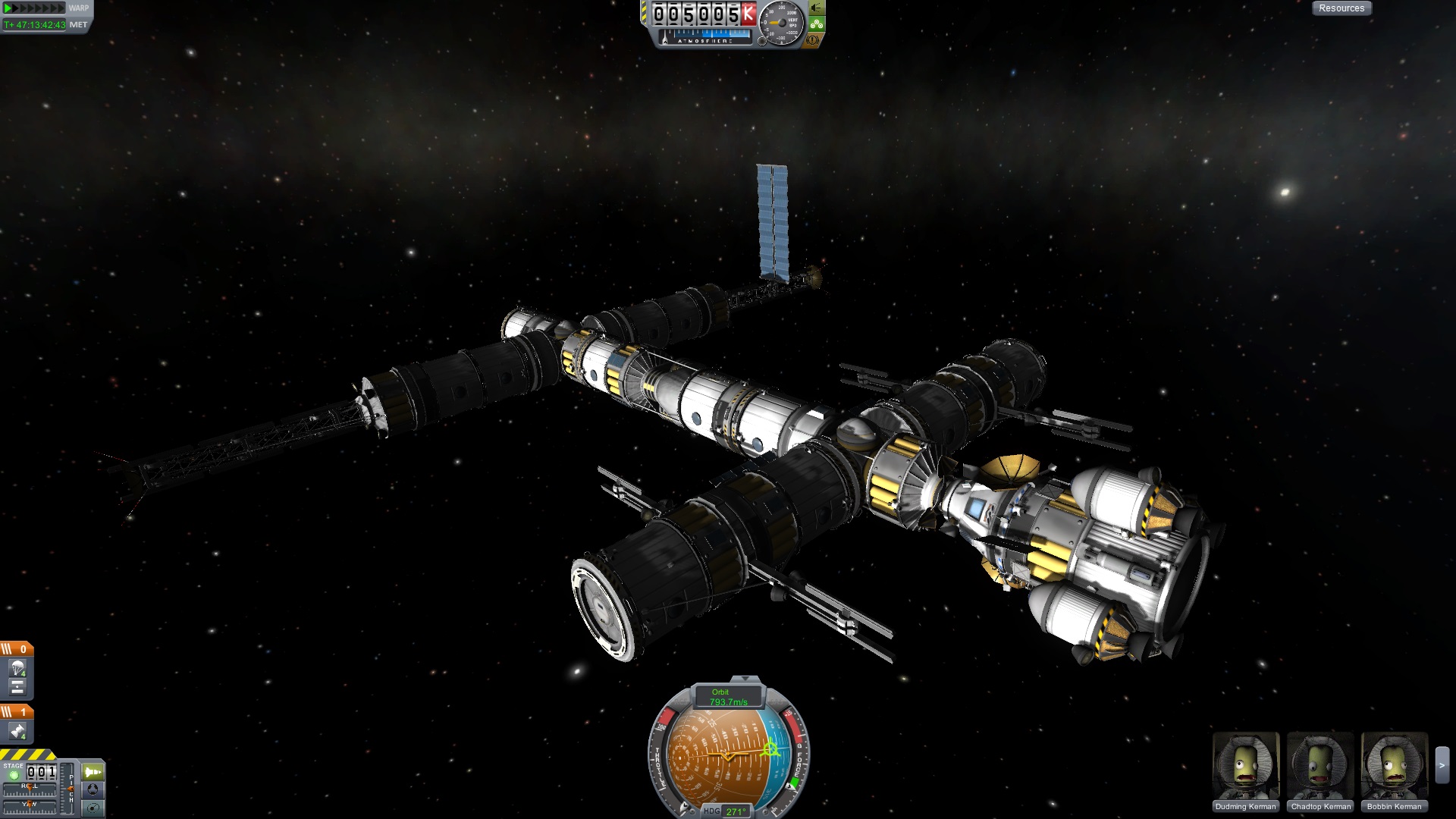Select the parachute icon in stage 0

(x=17, y=668)
